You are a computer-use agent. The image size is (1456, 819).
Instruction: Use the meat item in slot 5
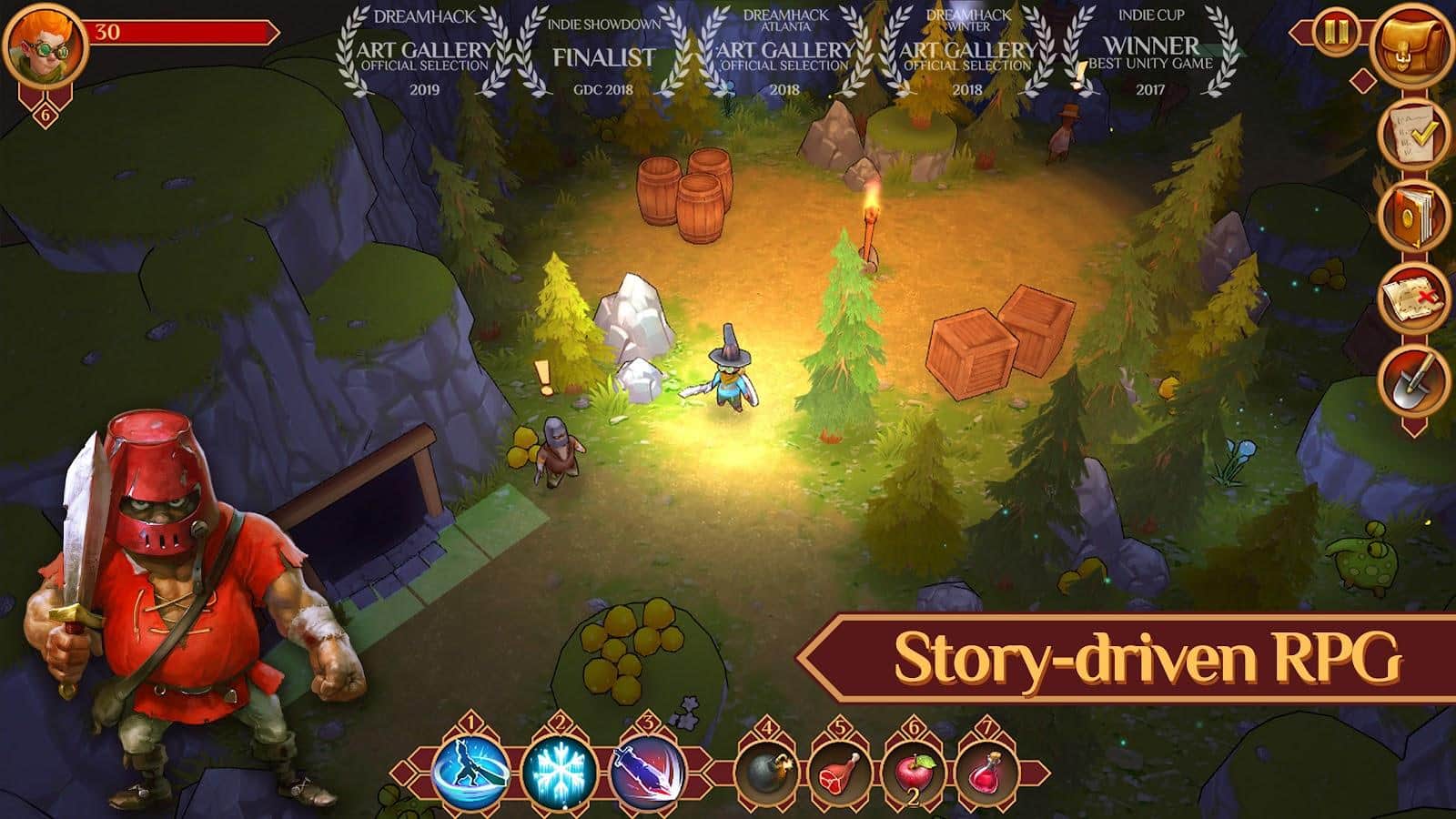point(838,775)
